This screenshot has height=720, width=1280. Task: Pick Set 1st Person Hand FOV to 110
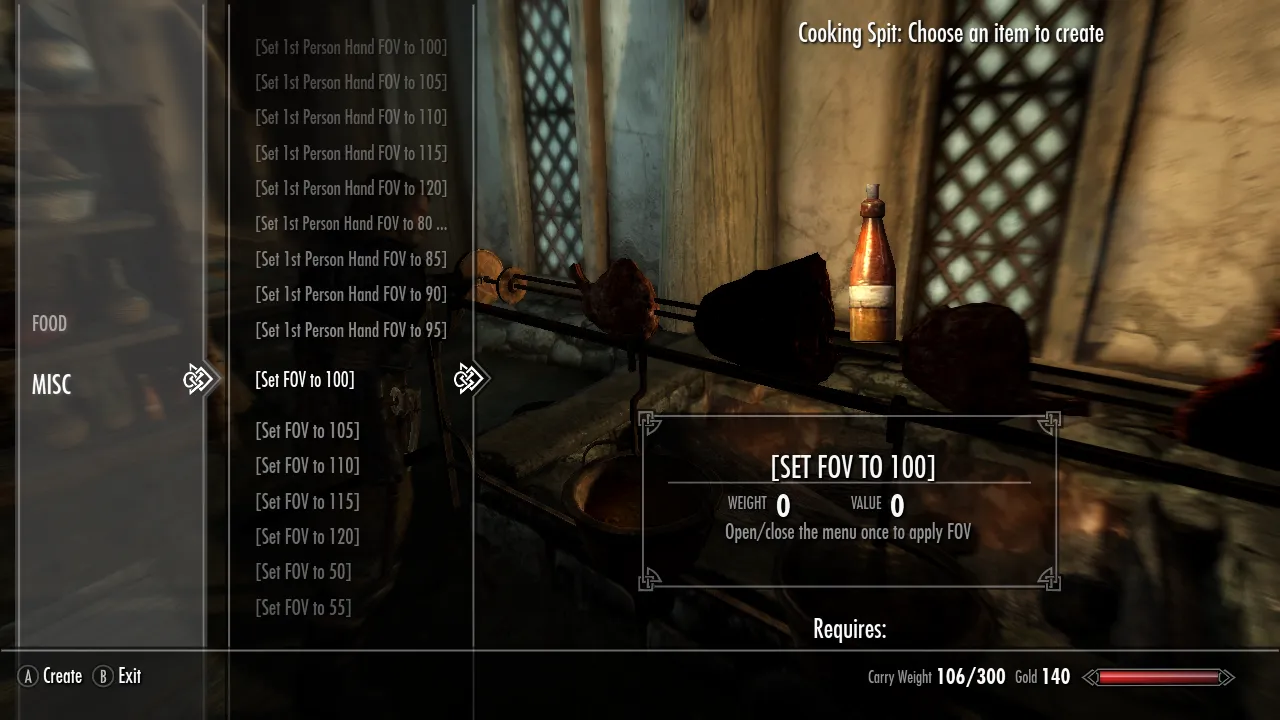pyautogui.click(x=351, y=117)
